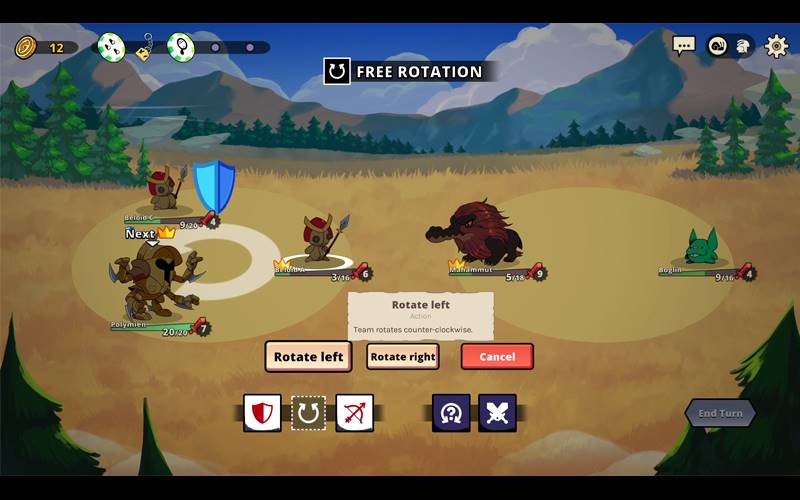Select the red shield defend action
The image size is (800, 500).
coord(262,413)
